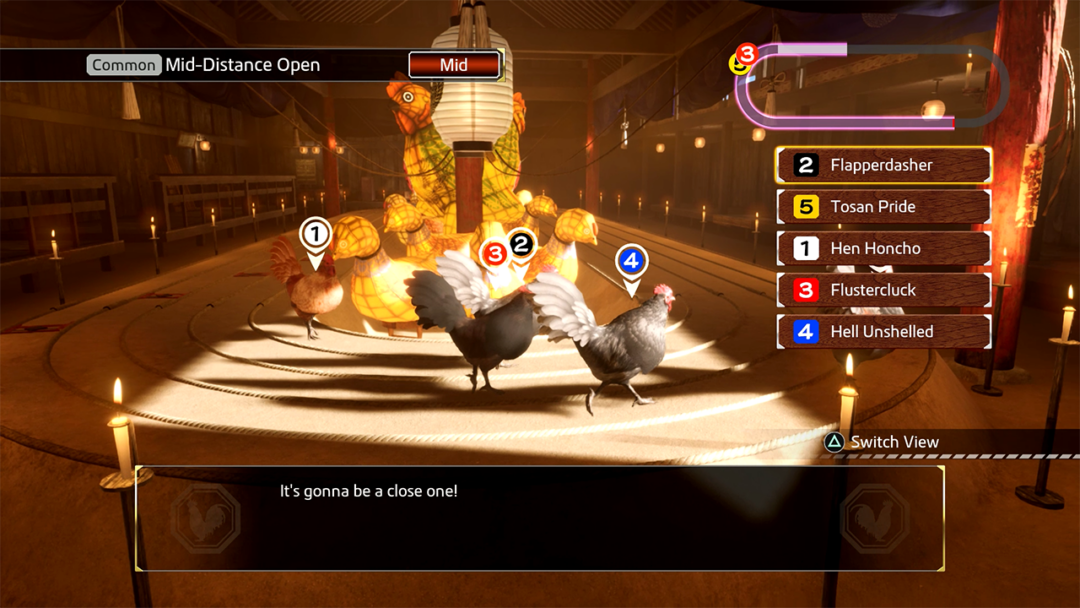Viewport: 1080px width, 608px height.
Task: Click the Hen Honcho ranking entry
Action: tap(883, 248)
